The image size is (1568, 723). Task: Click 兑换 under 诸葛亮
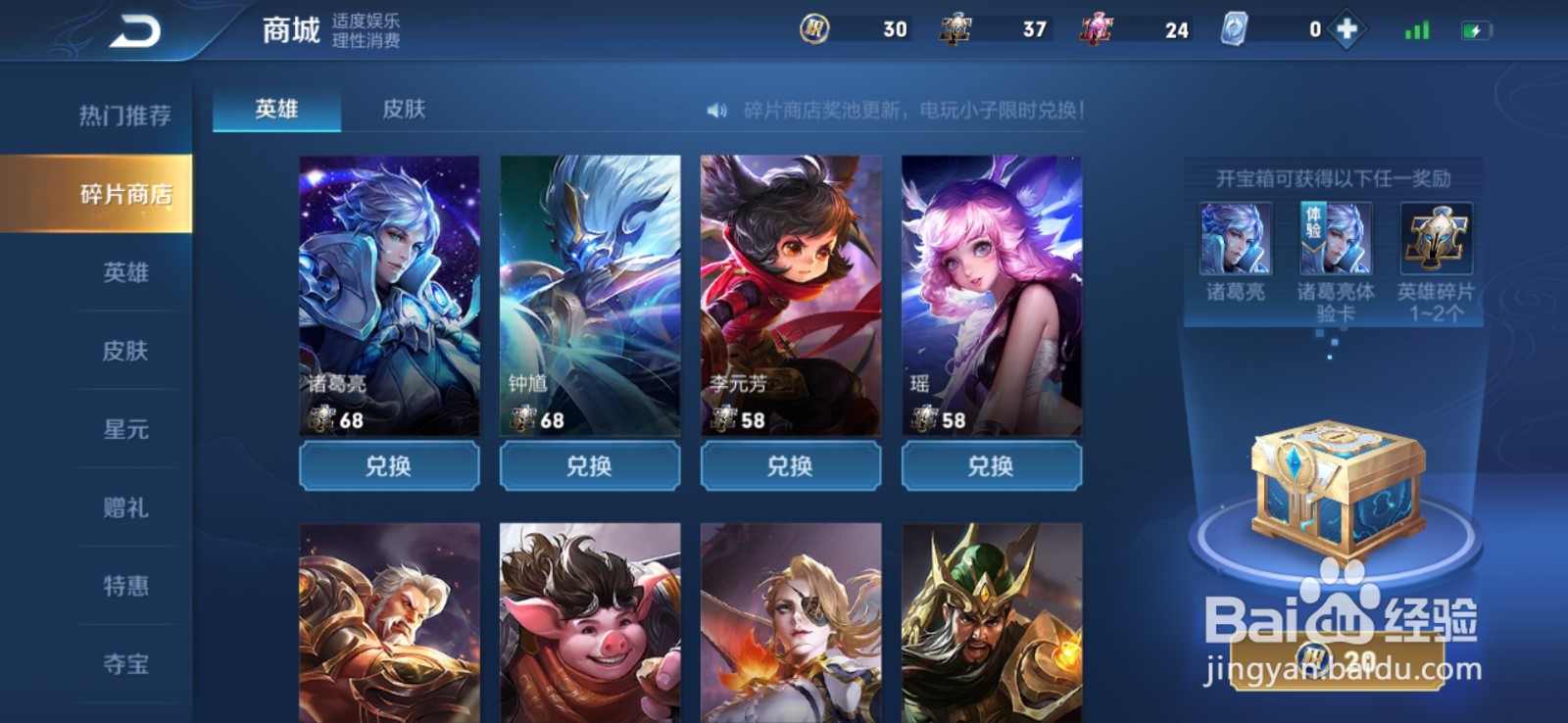[x=389, y=465]
